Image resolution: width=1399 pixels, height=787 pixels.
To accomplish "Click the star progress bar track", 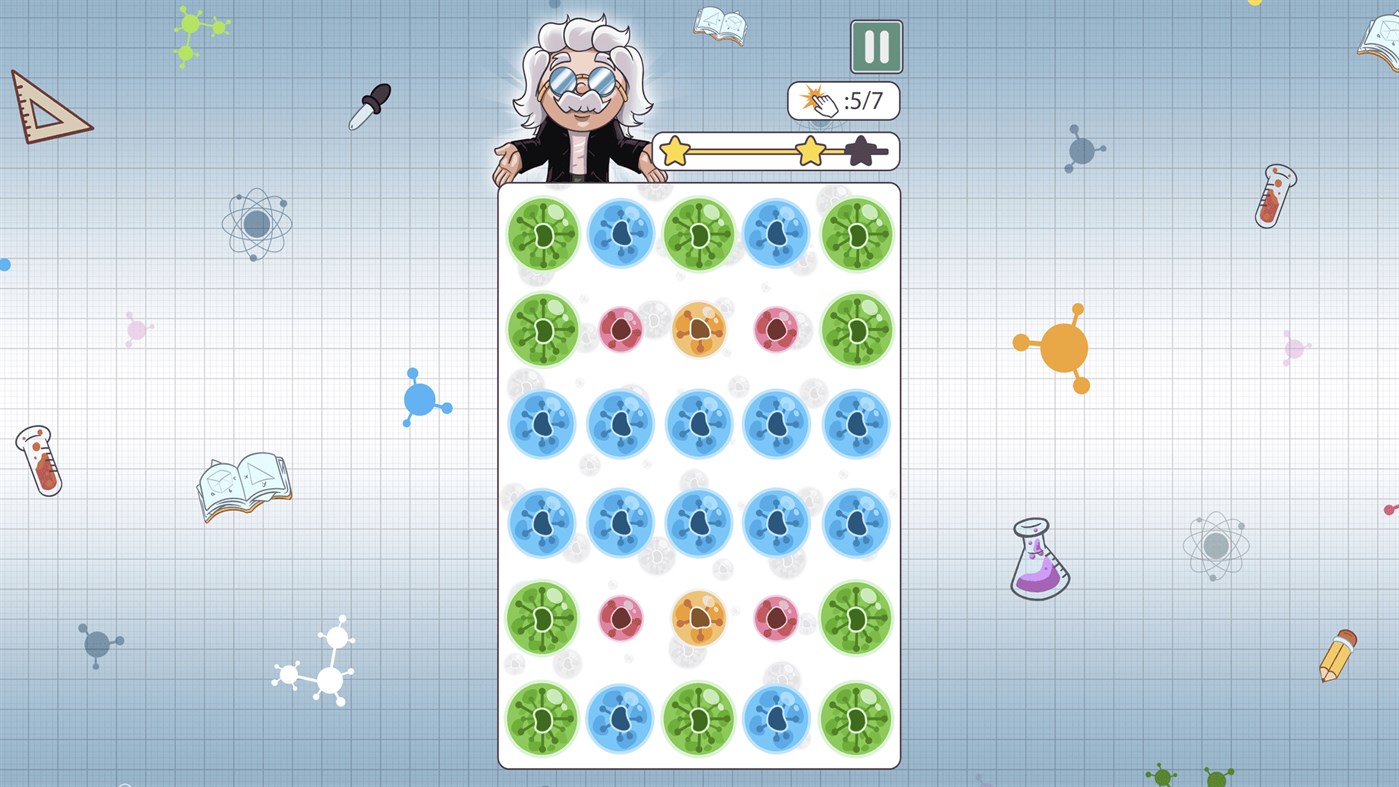I will tap(745, 151).
